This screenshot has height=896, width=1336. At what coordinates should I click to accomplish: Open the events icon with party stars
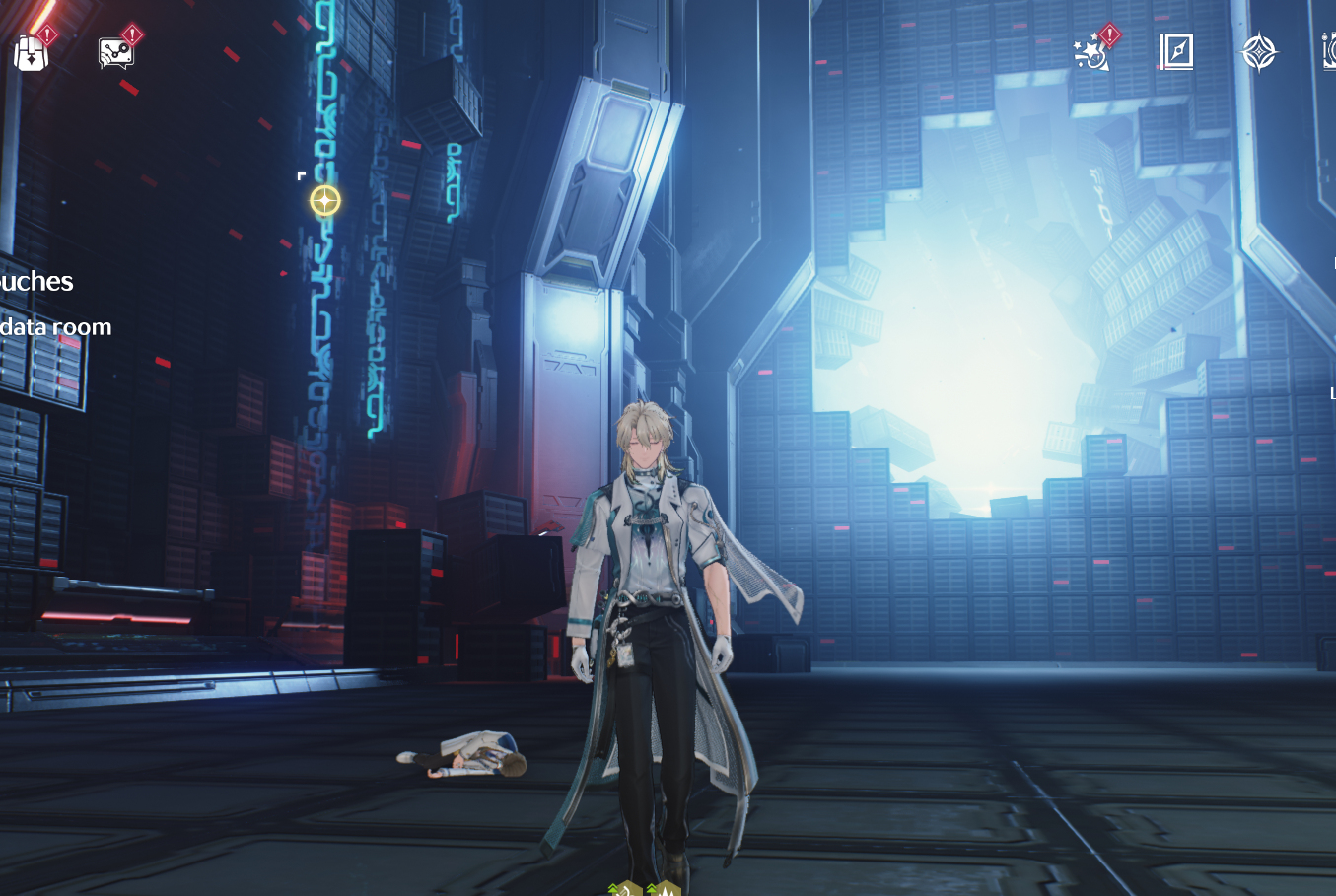[1092, 52]
